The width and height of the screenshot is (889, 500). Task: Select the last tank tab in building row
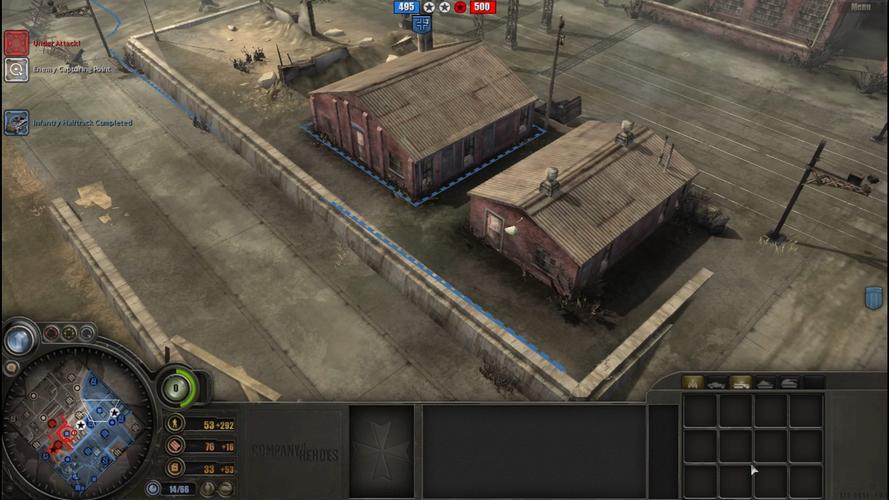point(789,382)
